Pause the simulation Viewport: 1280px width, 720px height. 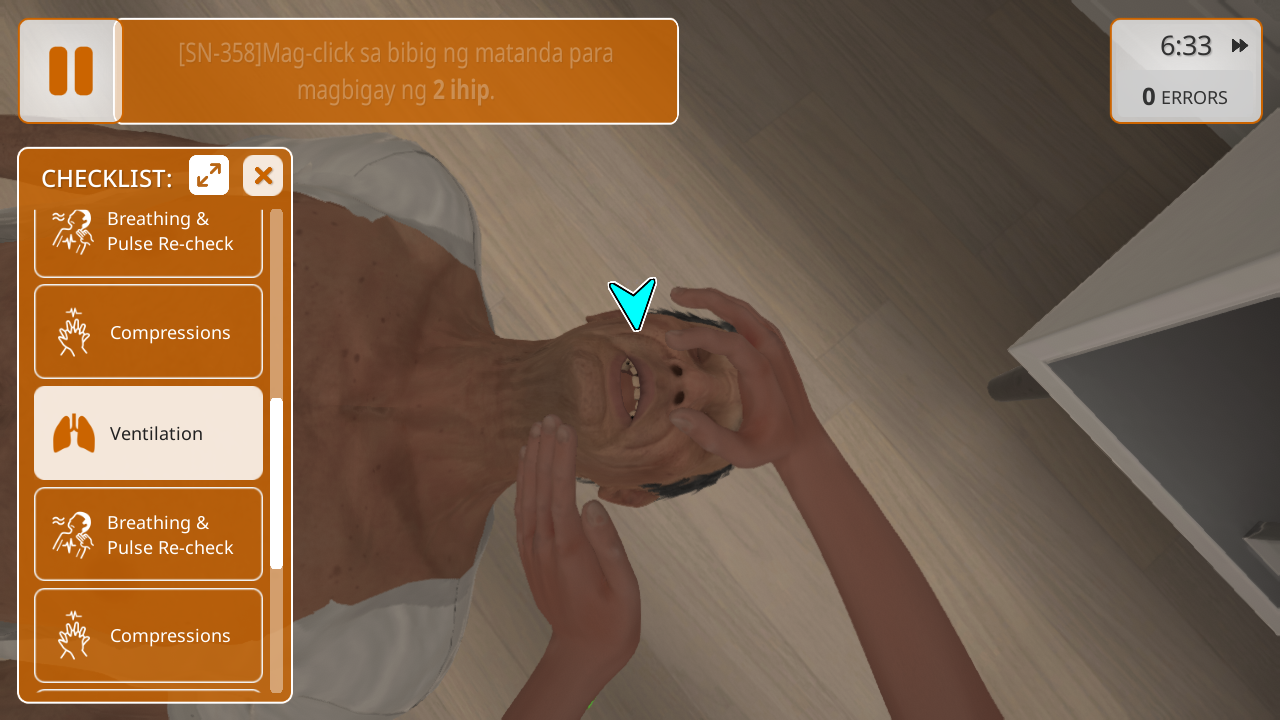(70, 71)
